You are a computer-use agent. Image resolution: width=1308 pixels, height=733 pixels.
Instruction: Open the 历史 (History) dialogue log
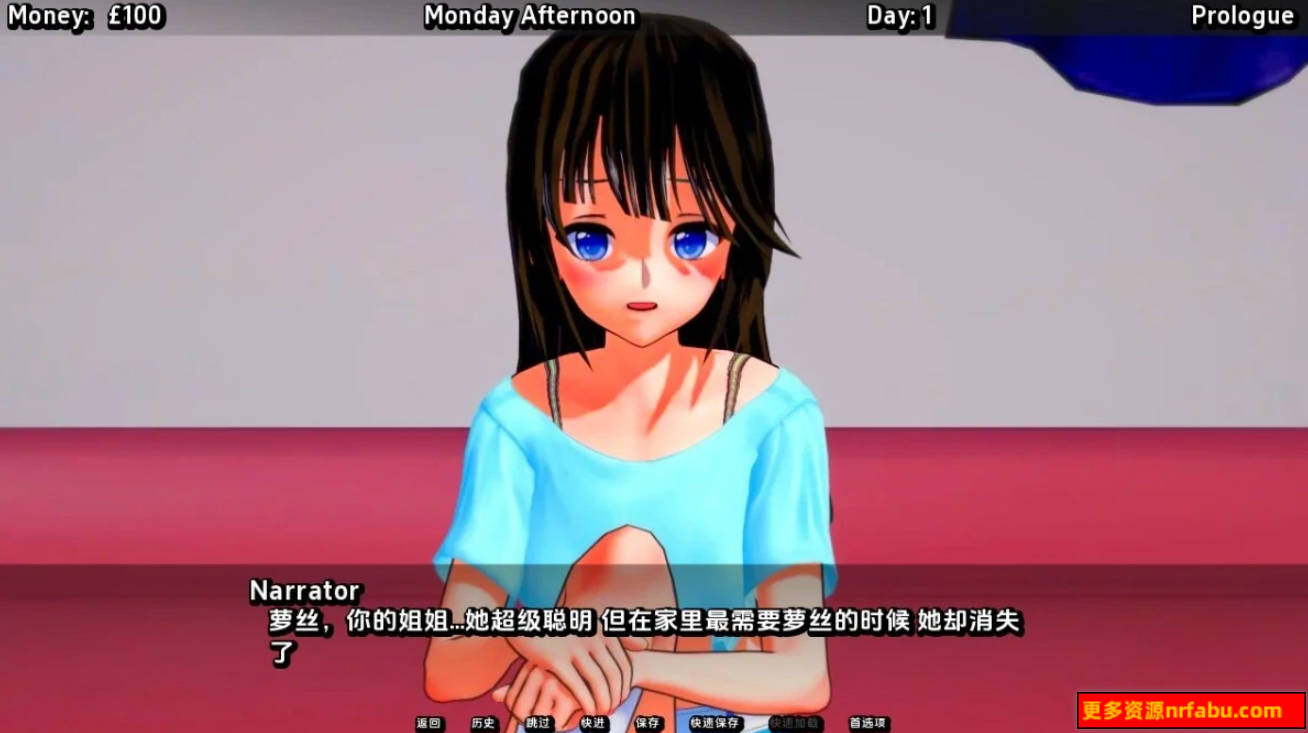coord(484,722)
